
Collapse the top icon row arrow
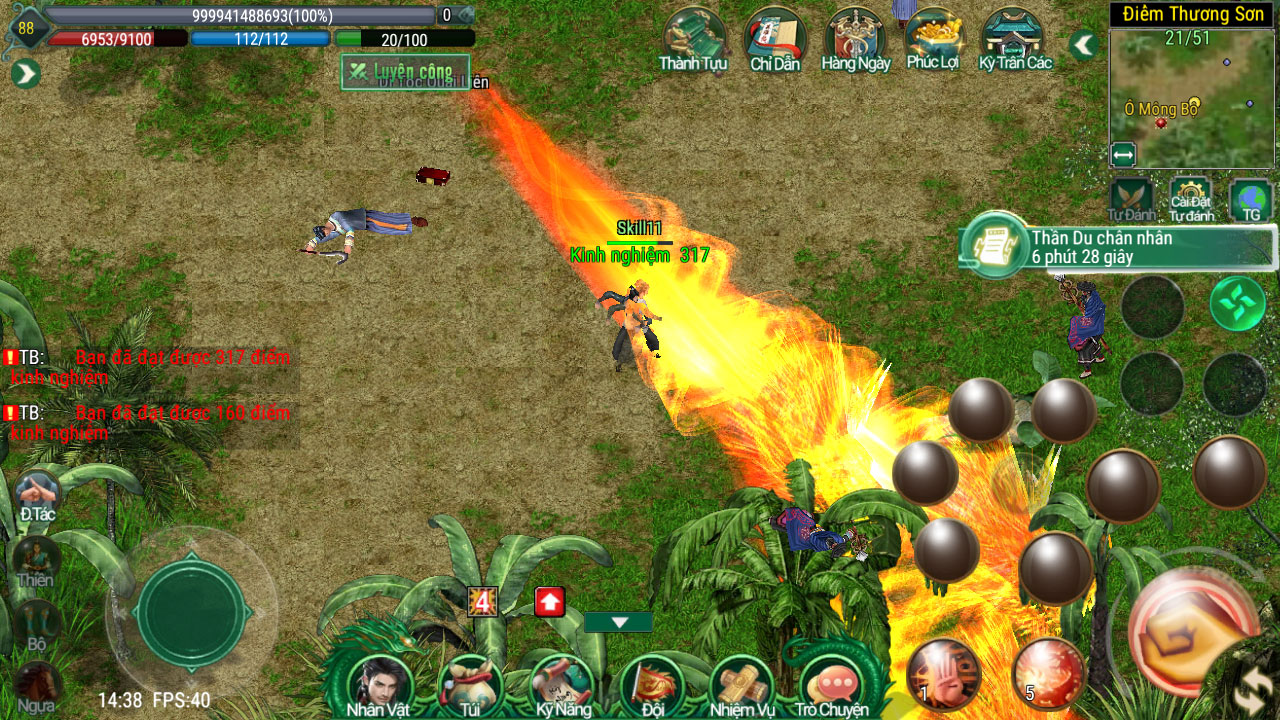(x=1083, y=45)
